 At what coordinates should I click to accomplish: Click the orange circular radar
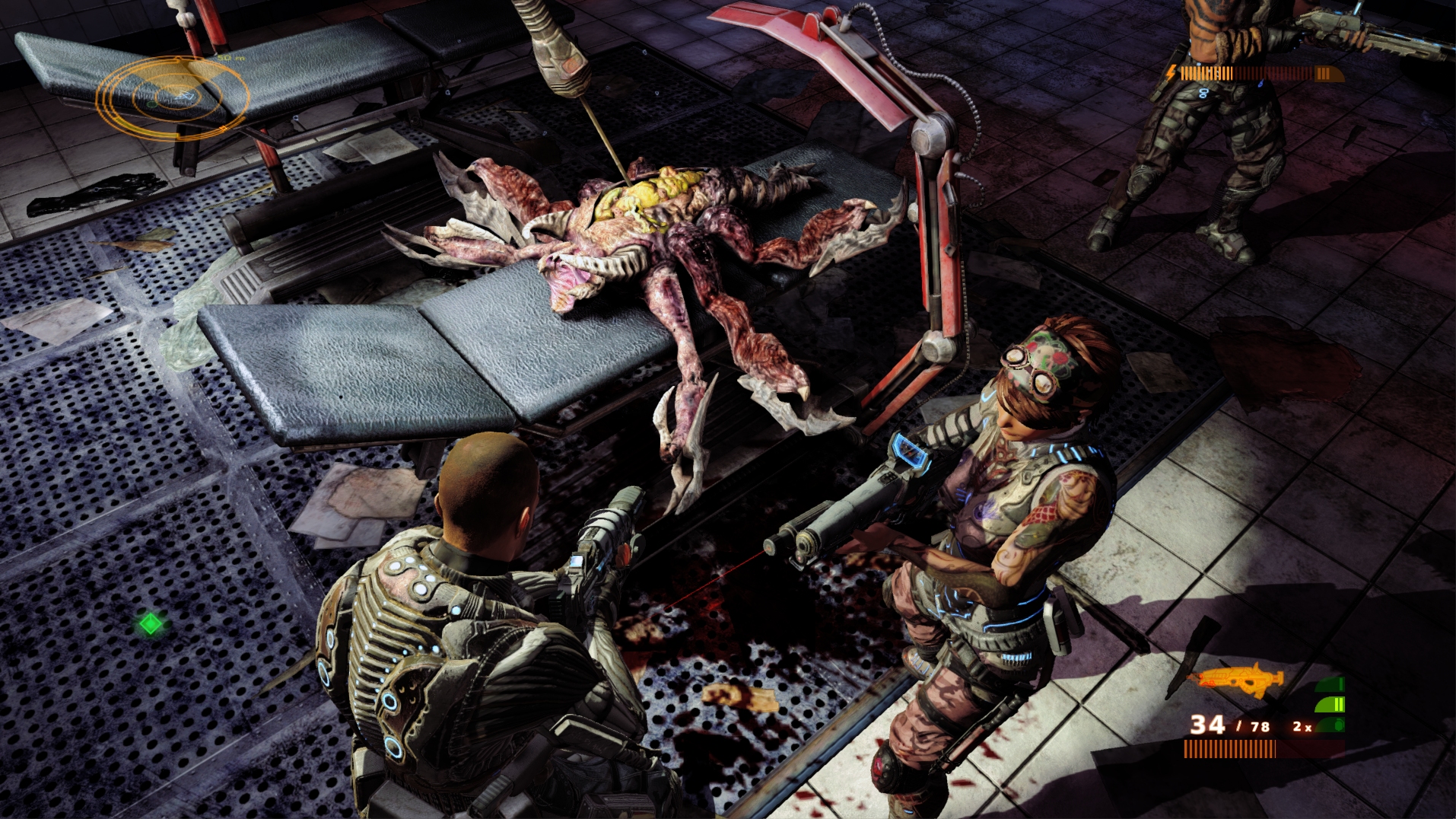click(x=173, y=97)
